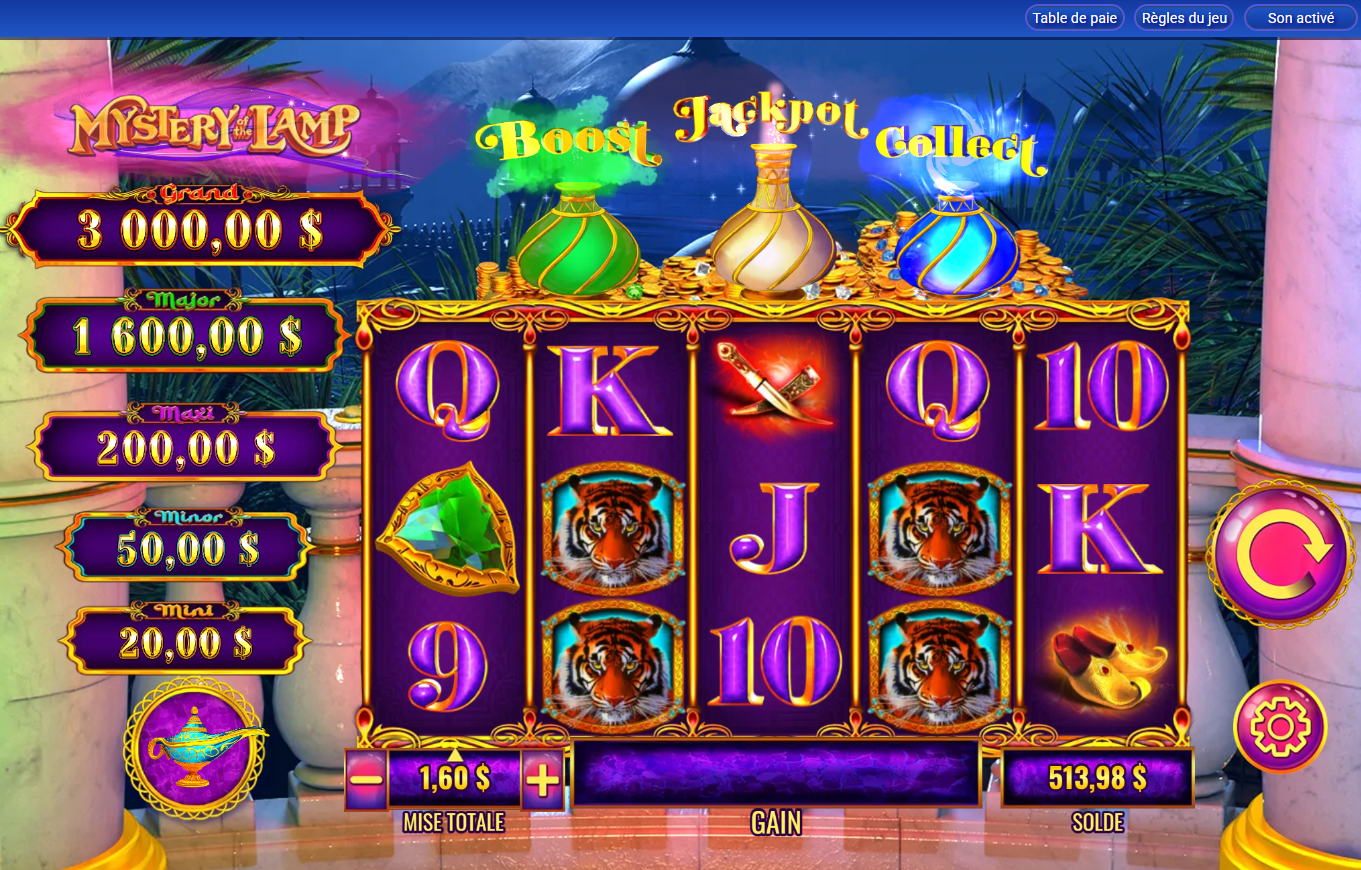Open the gear settings button
Image resolution: width=1361 pixels, height=870 pixels.
pyautogui.click(x=1280, y=726)
